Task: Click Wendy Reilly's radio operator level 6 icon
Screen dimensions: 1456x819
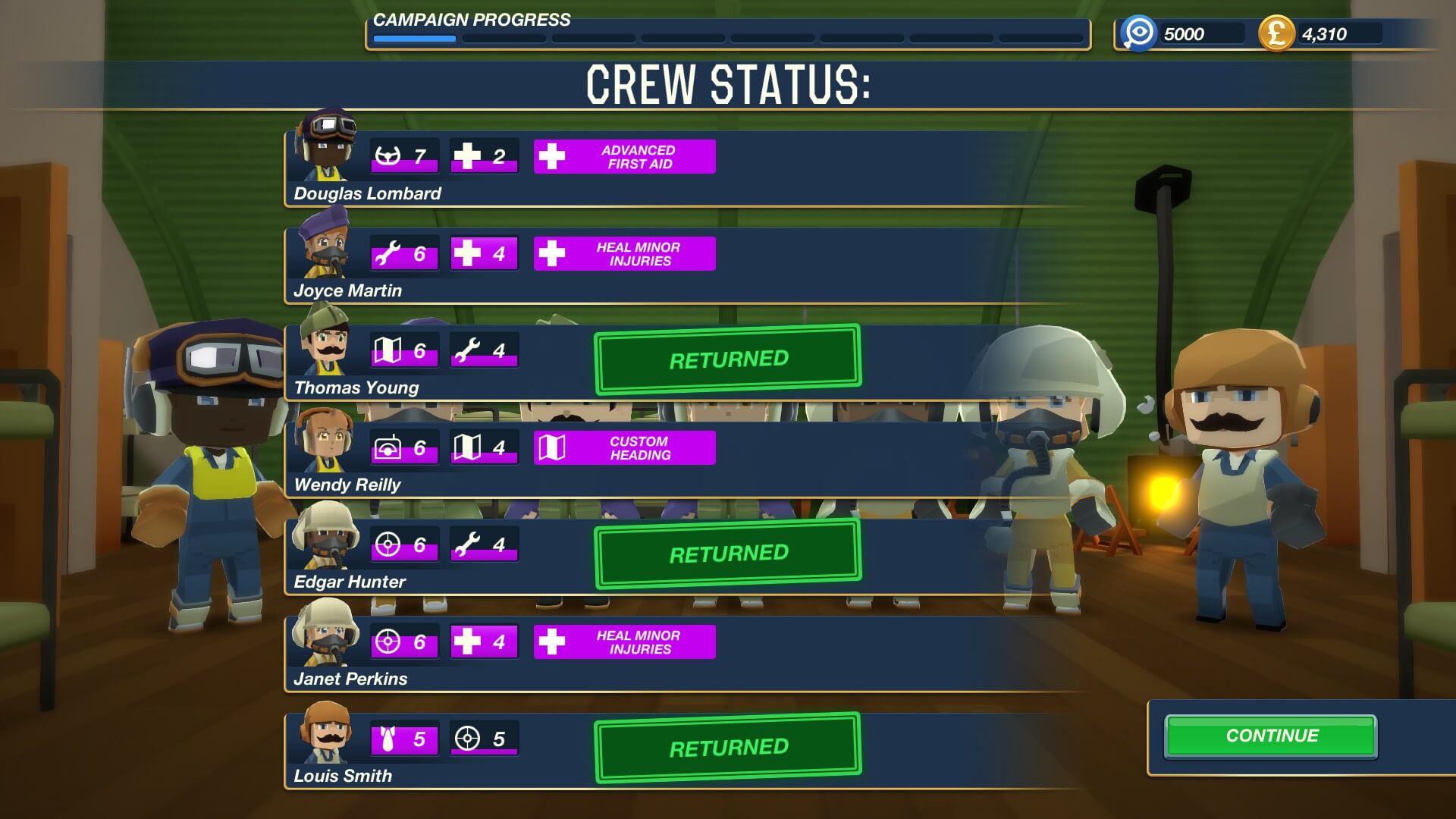Action: click(x=404, y=447)
